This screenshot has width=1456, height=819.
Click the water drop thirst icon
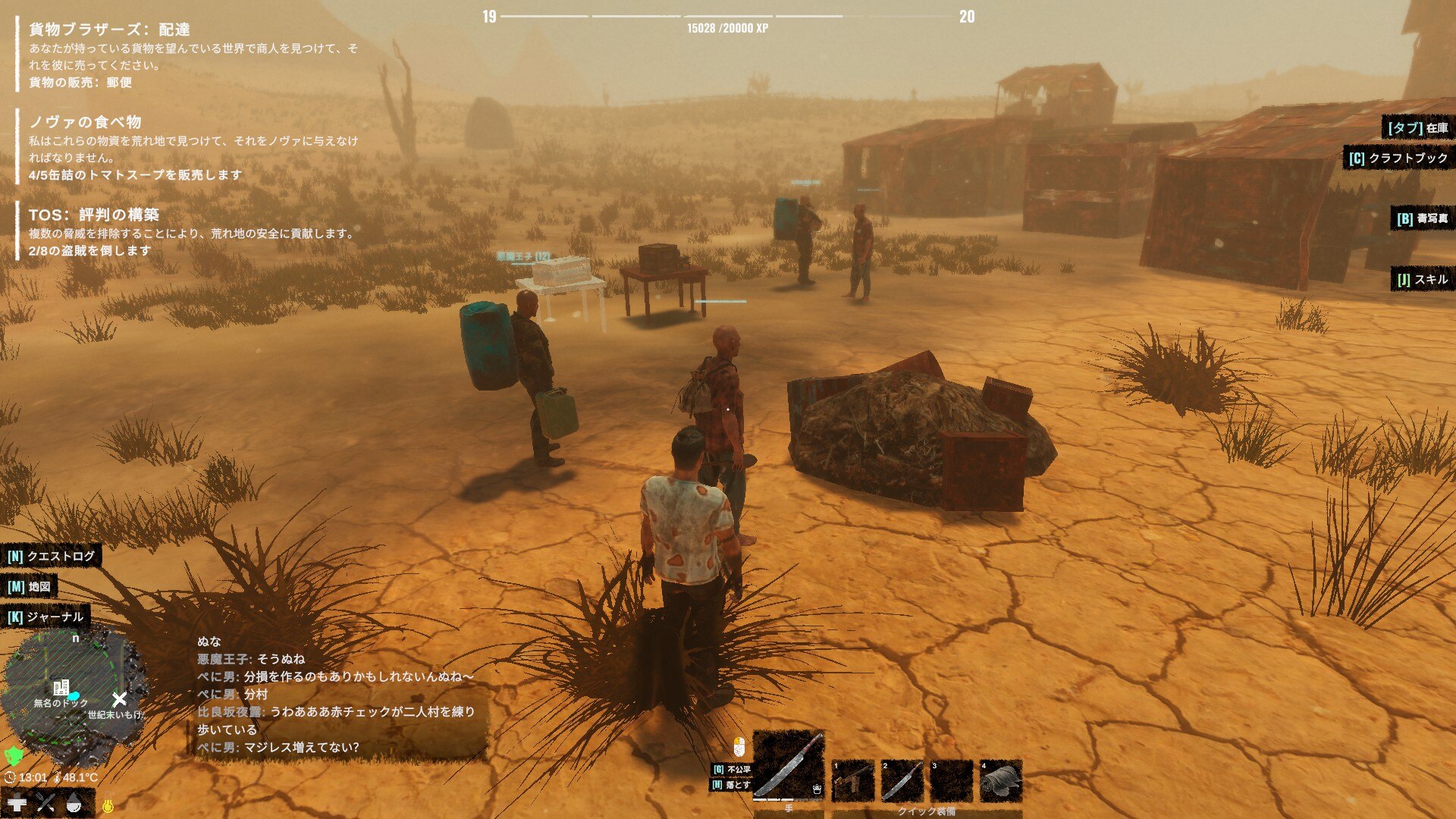point(74,802)
